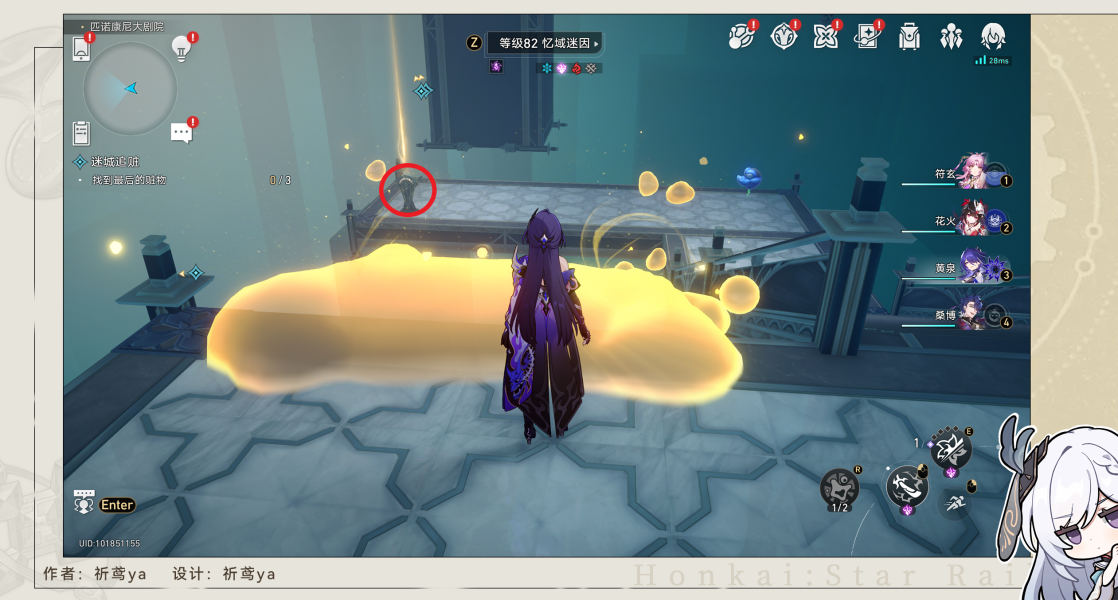Open the compass-shaped guide icon
The height and width of the screenshot is (600, 1118).
point(783,37)
